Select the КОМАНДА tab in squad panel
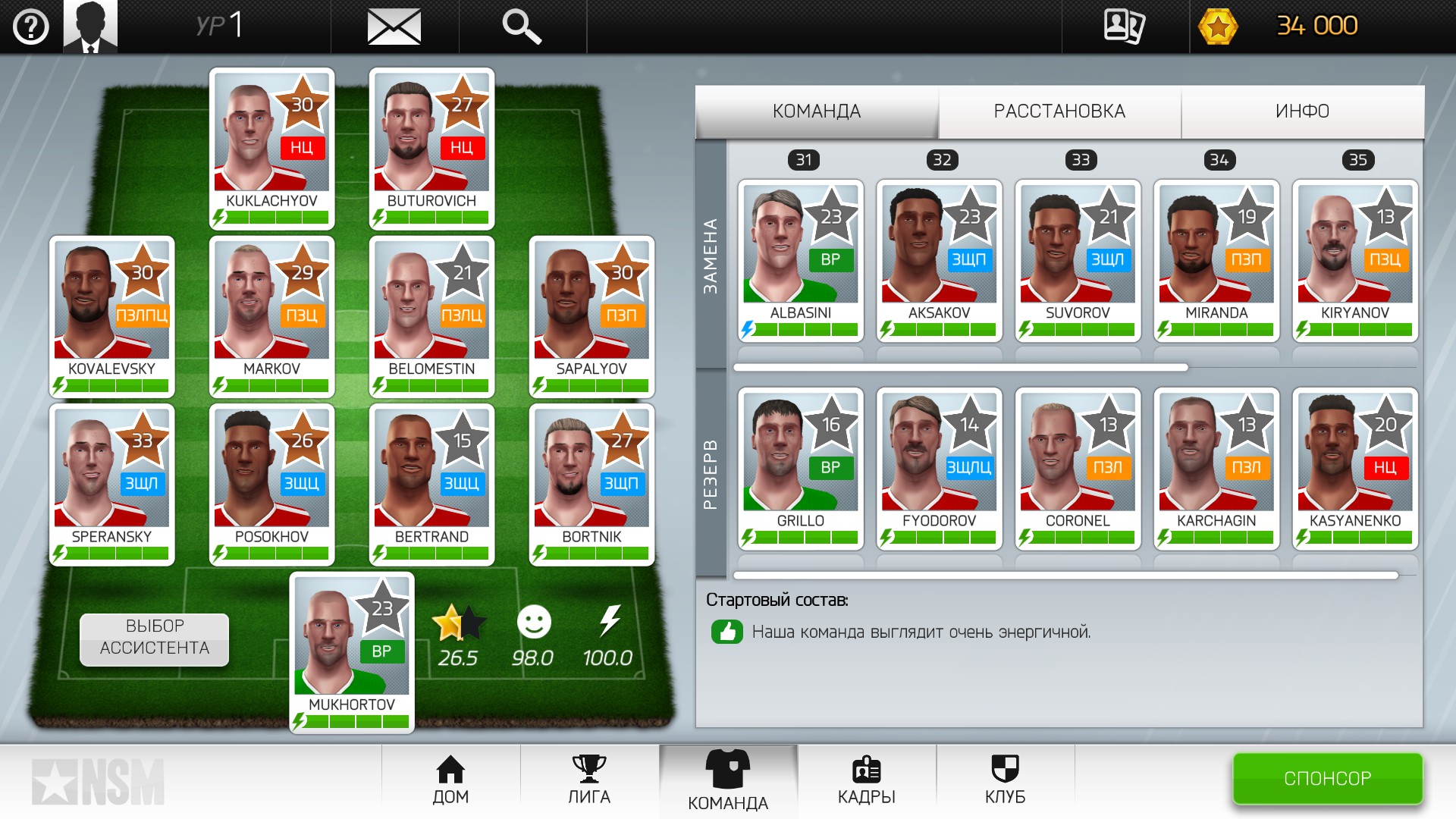The height and width of the screenshot is (819, 1456). 817,111
